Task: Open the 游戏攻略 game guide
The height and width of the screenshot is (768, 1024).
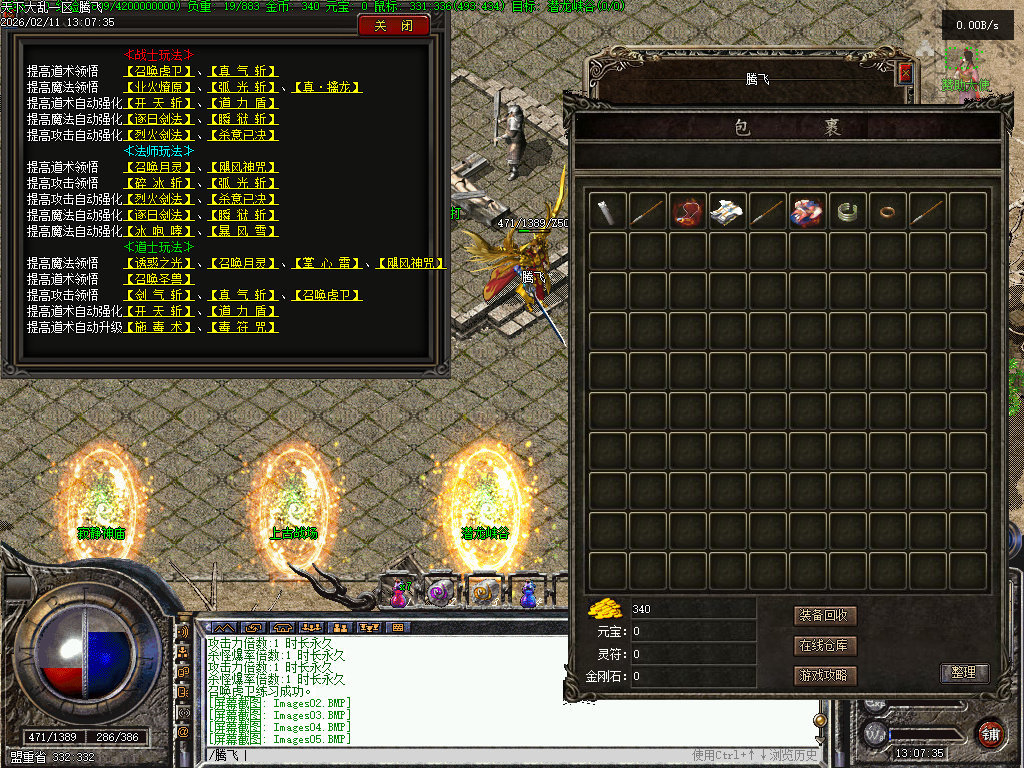Action: pyautogui.click(x=826, y=675)
